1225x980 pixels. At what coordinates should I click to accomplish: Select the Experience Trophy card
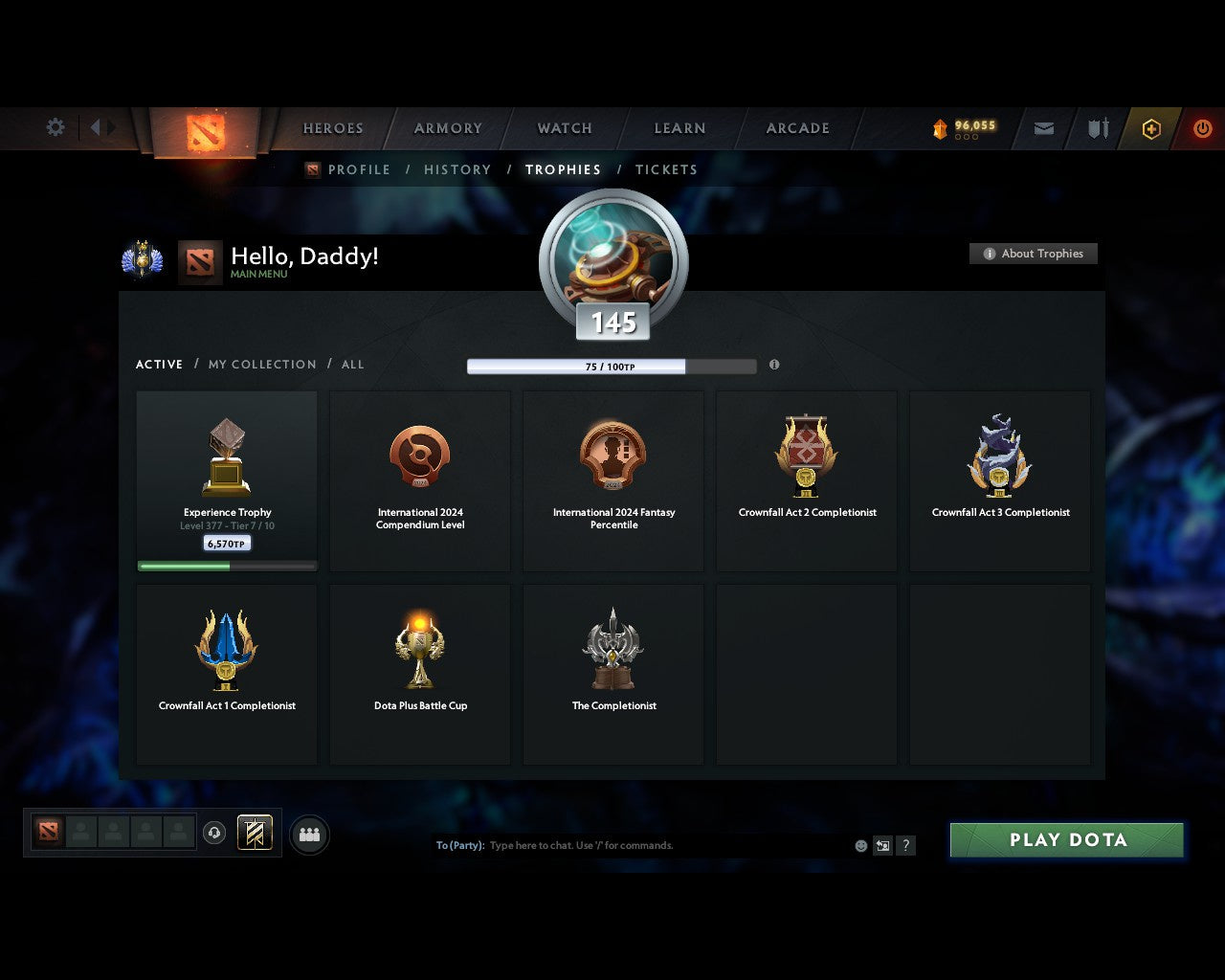click(x=227, y=479)
